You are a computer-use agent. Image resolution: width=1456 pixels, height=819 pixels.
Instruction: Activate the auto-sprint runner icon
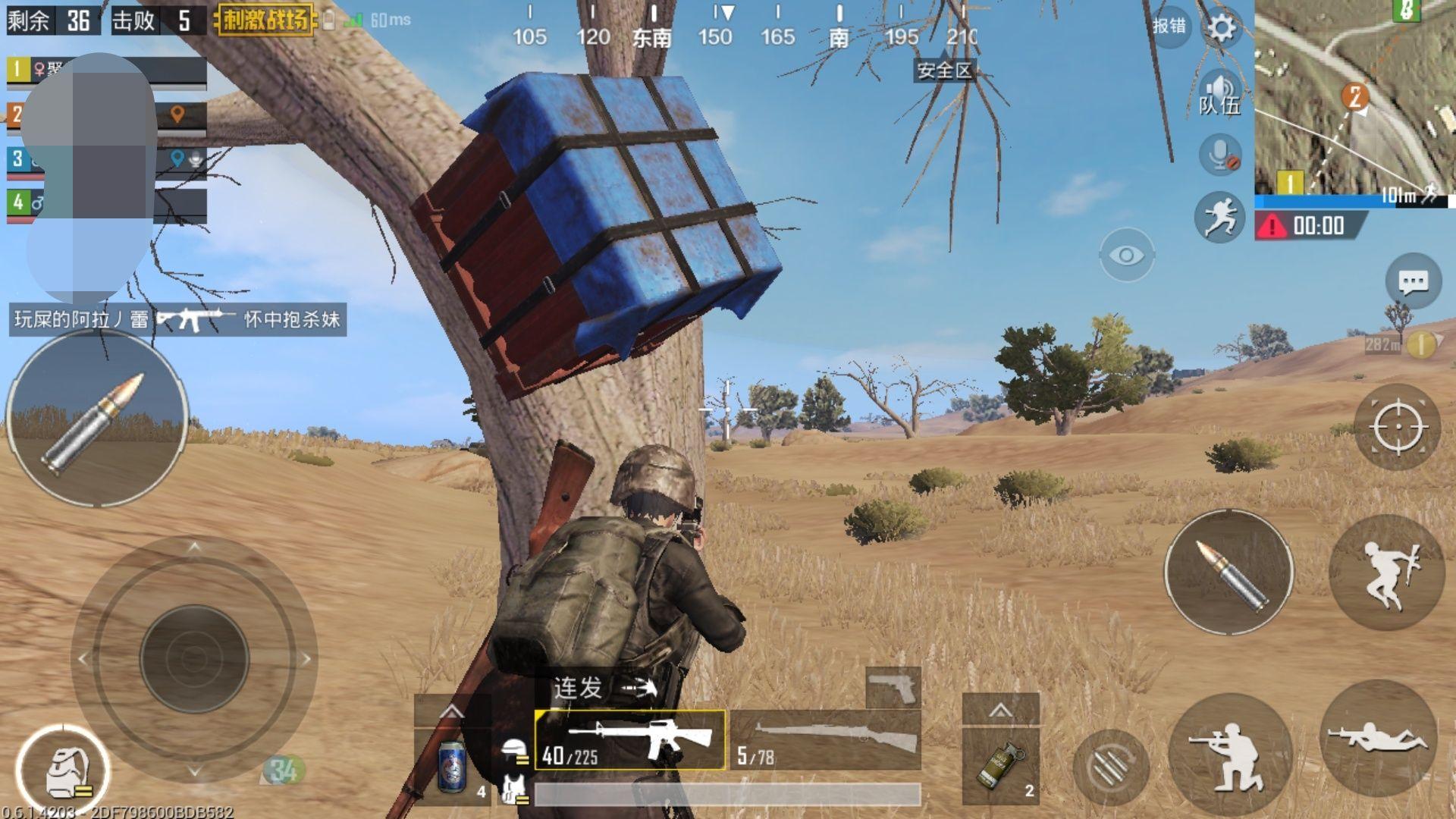[x=1219, y=217]
